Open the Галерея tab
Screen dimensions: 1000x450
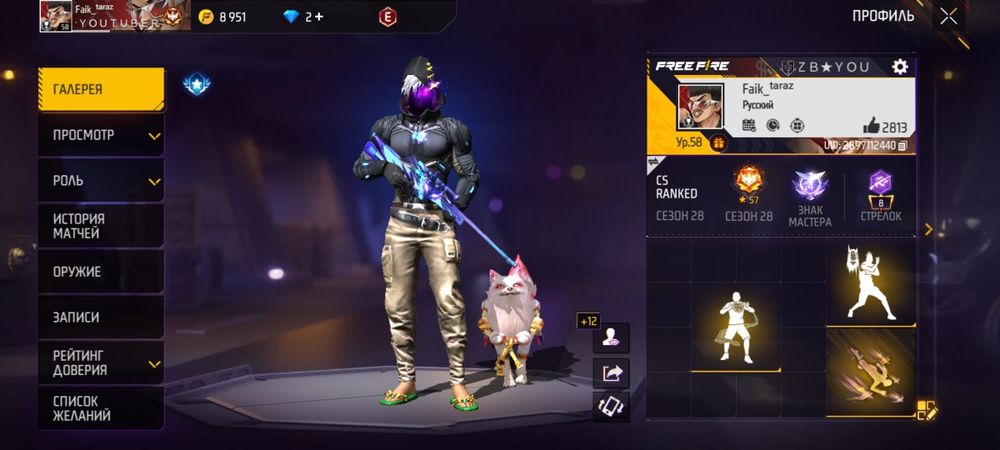(101, 89)
